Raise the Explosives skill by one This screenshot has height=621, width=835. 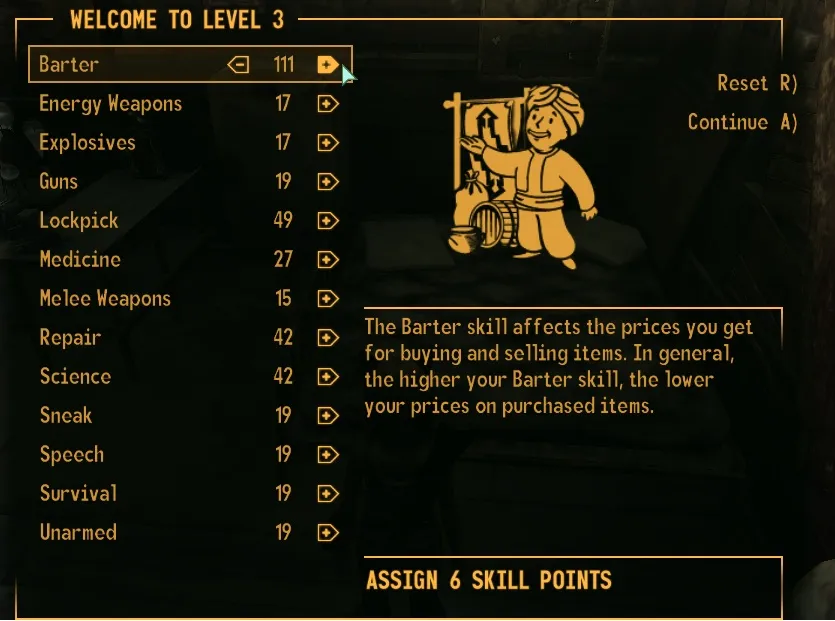coord(327,143)
